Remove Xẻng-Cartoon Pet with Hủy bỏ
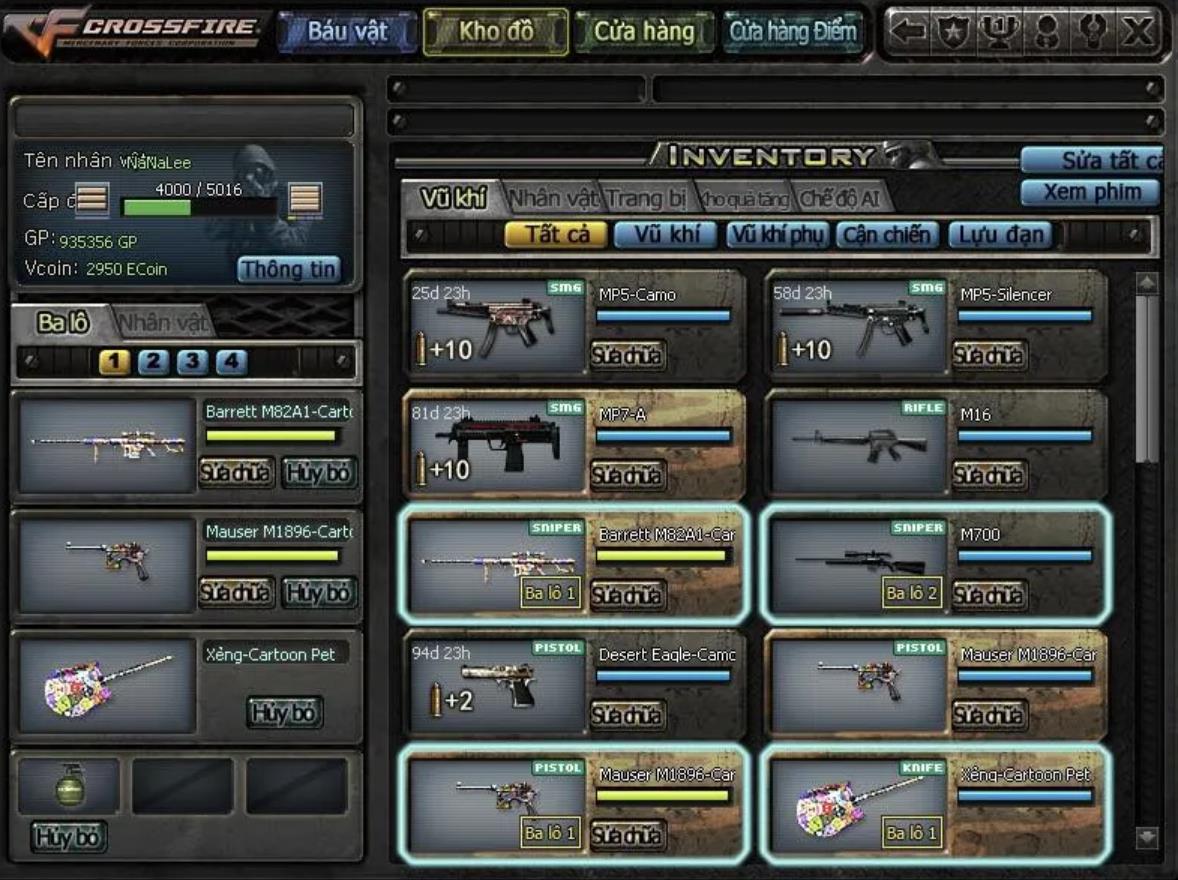Screen dimensions: 1178x880 (x=284, y=712)
